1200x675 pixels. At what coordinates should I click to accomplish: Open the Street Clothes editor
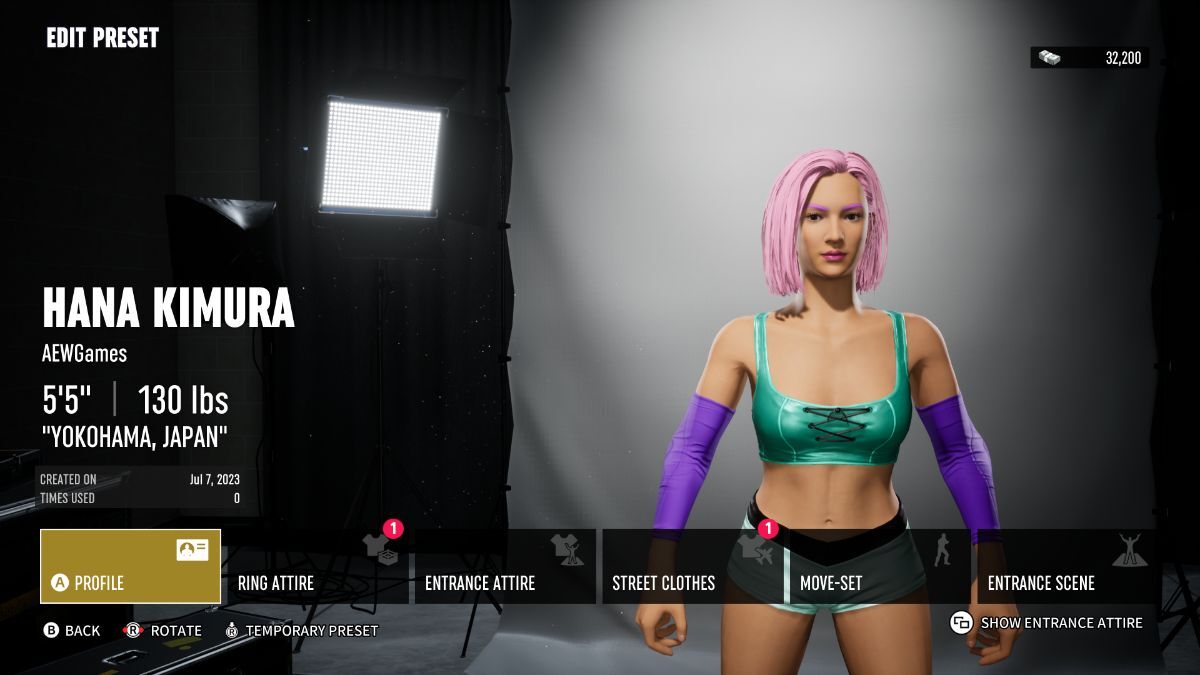[x=692, y=567]
